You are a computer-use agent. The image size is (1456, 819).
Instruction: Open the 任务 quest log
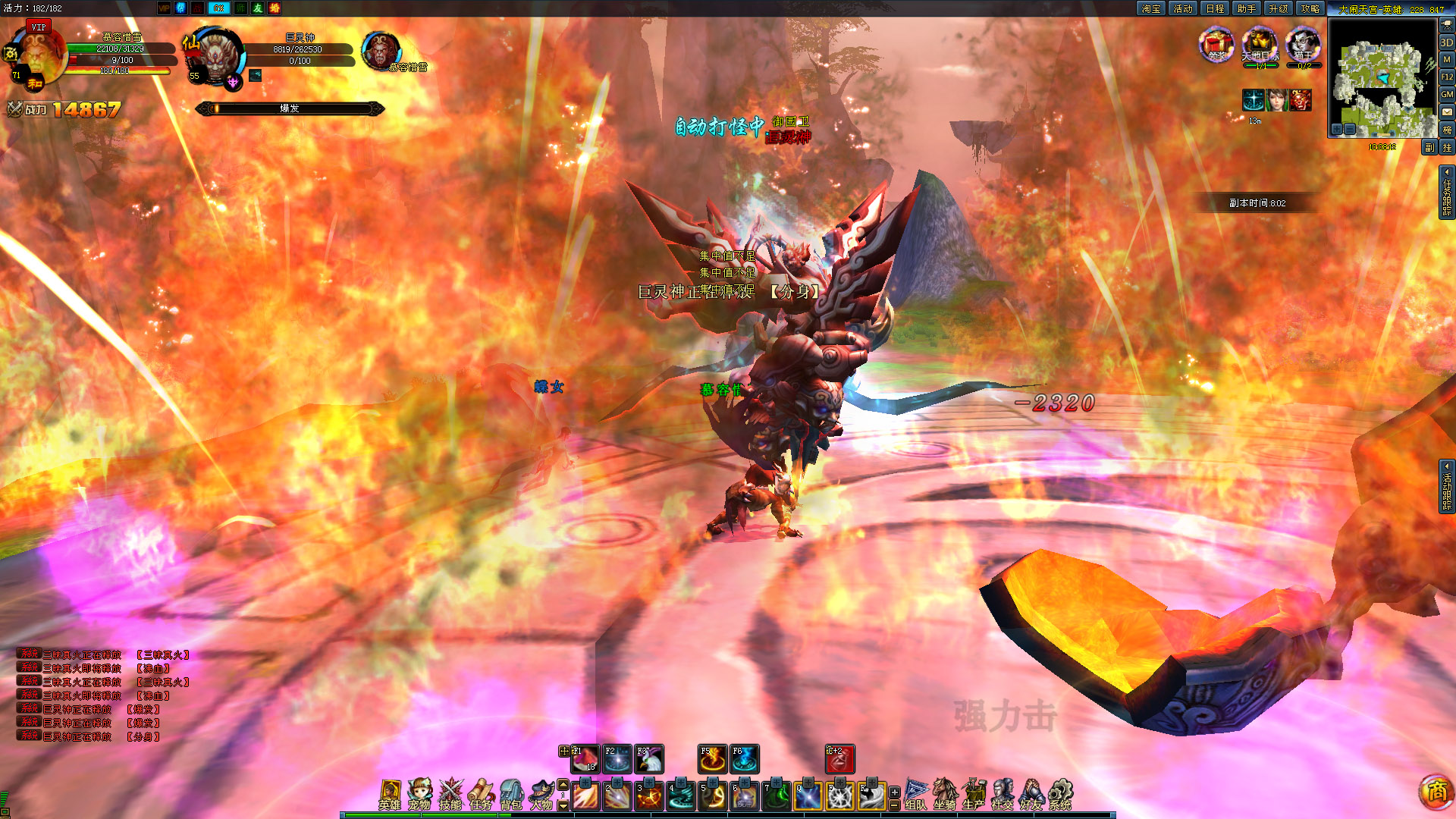pos(481,794)
